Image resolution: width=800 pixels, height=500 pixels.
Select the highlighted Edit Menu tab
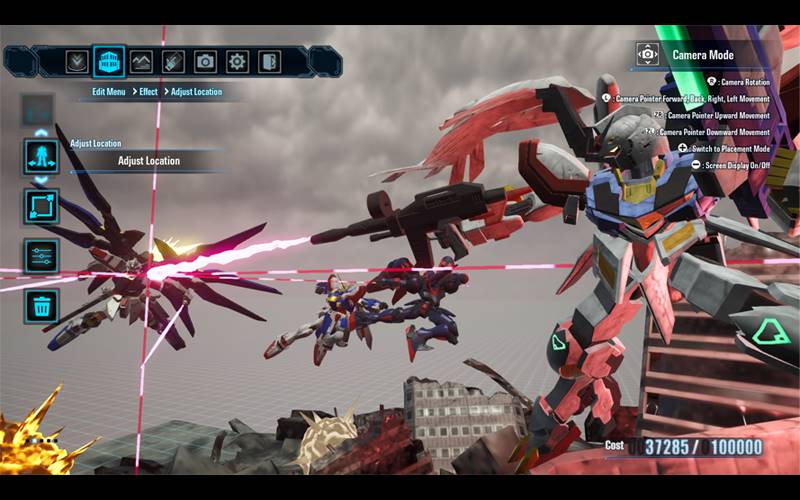tap(109, 61)
